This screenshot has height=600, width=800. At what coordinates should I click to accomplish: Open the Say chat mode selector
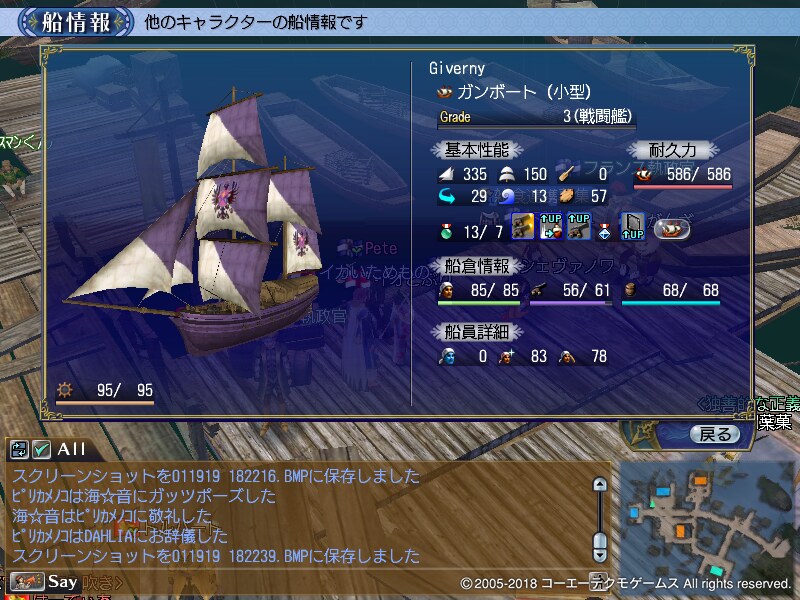click(x=46, y=580)
